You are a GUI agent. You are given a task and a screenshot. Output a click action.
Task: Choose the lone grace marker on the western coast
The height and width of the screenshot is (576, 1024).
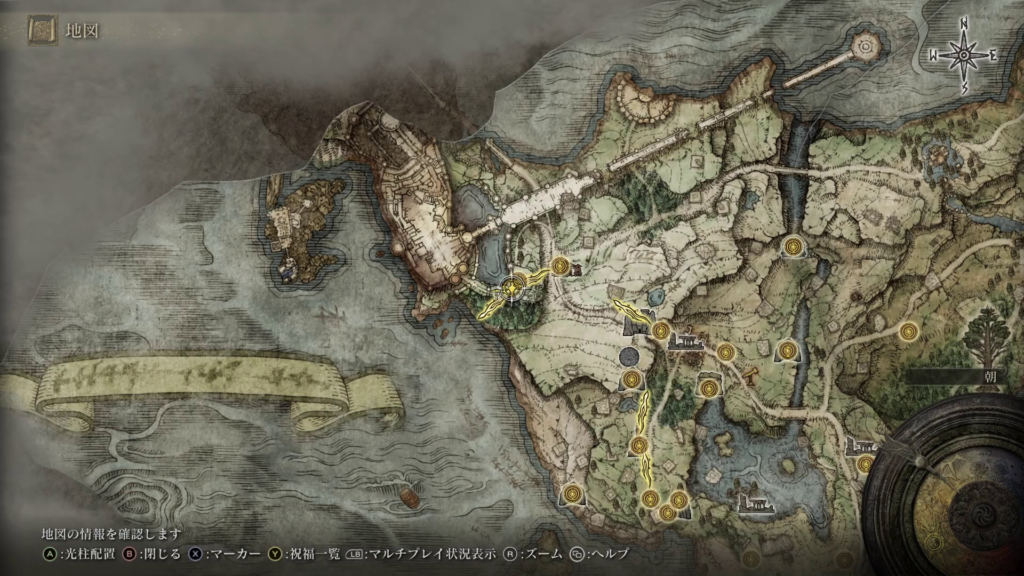pos(572,493)
